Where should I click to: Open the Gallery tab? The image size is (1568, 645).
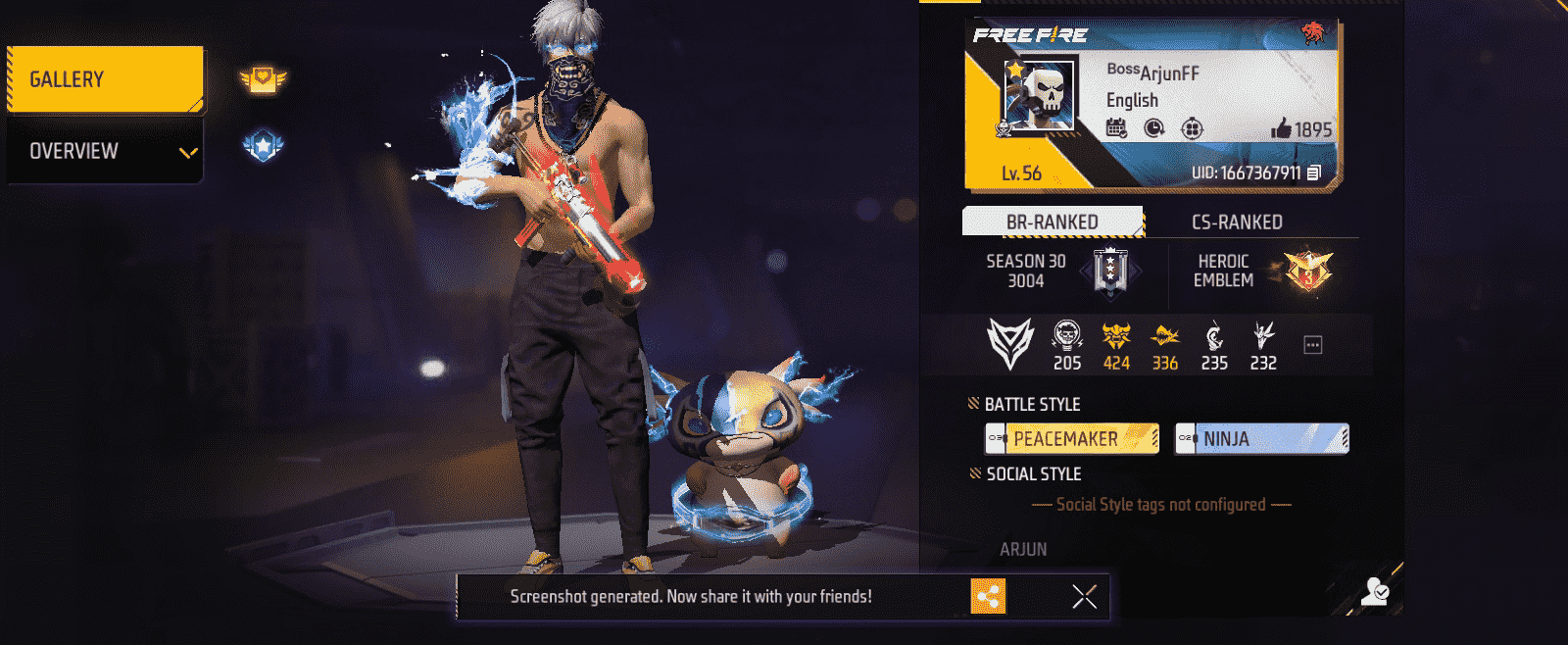pos(105,79)
